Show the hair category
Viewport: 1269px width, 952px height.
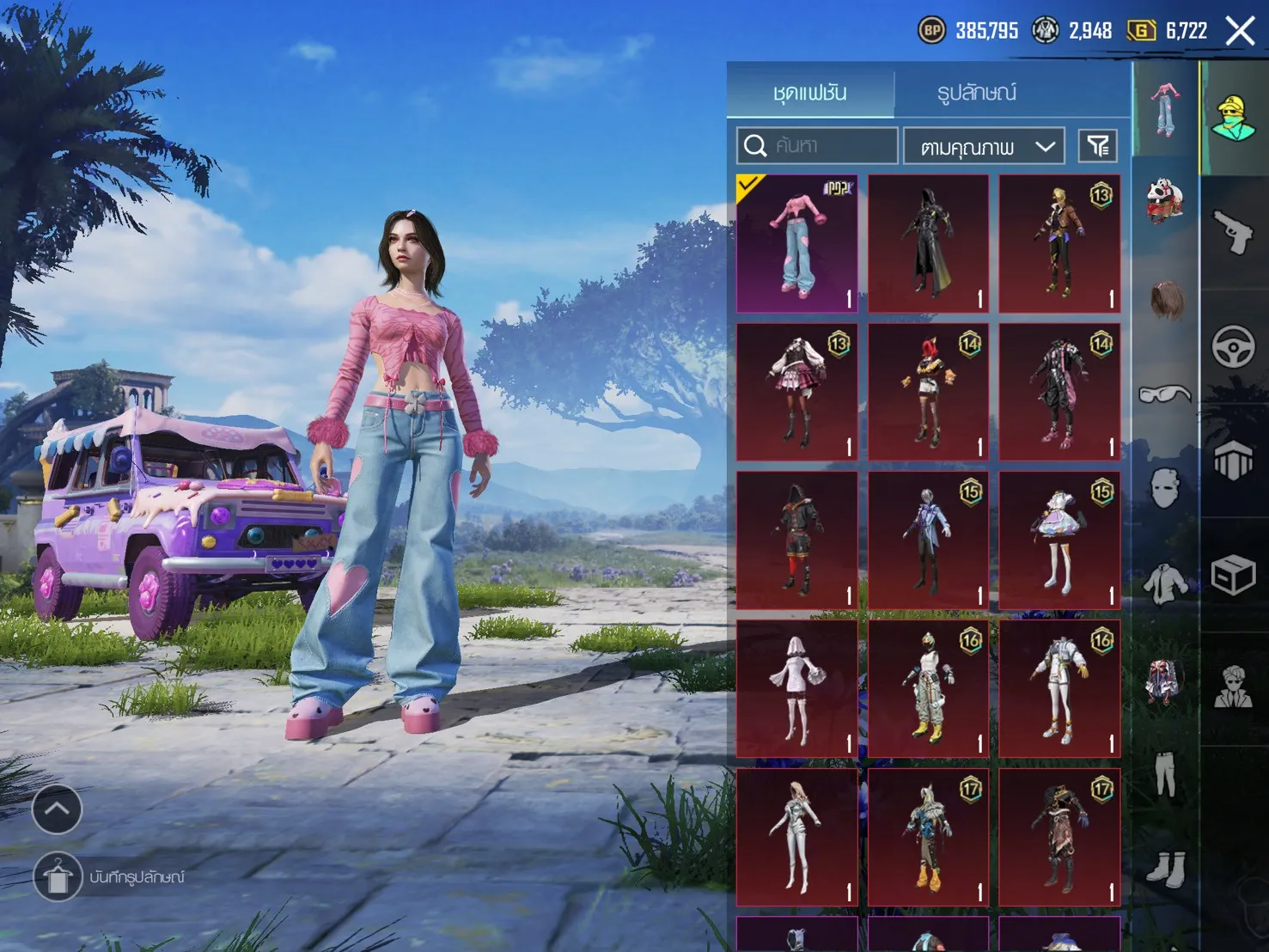(x=1165, y=299)
